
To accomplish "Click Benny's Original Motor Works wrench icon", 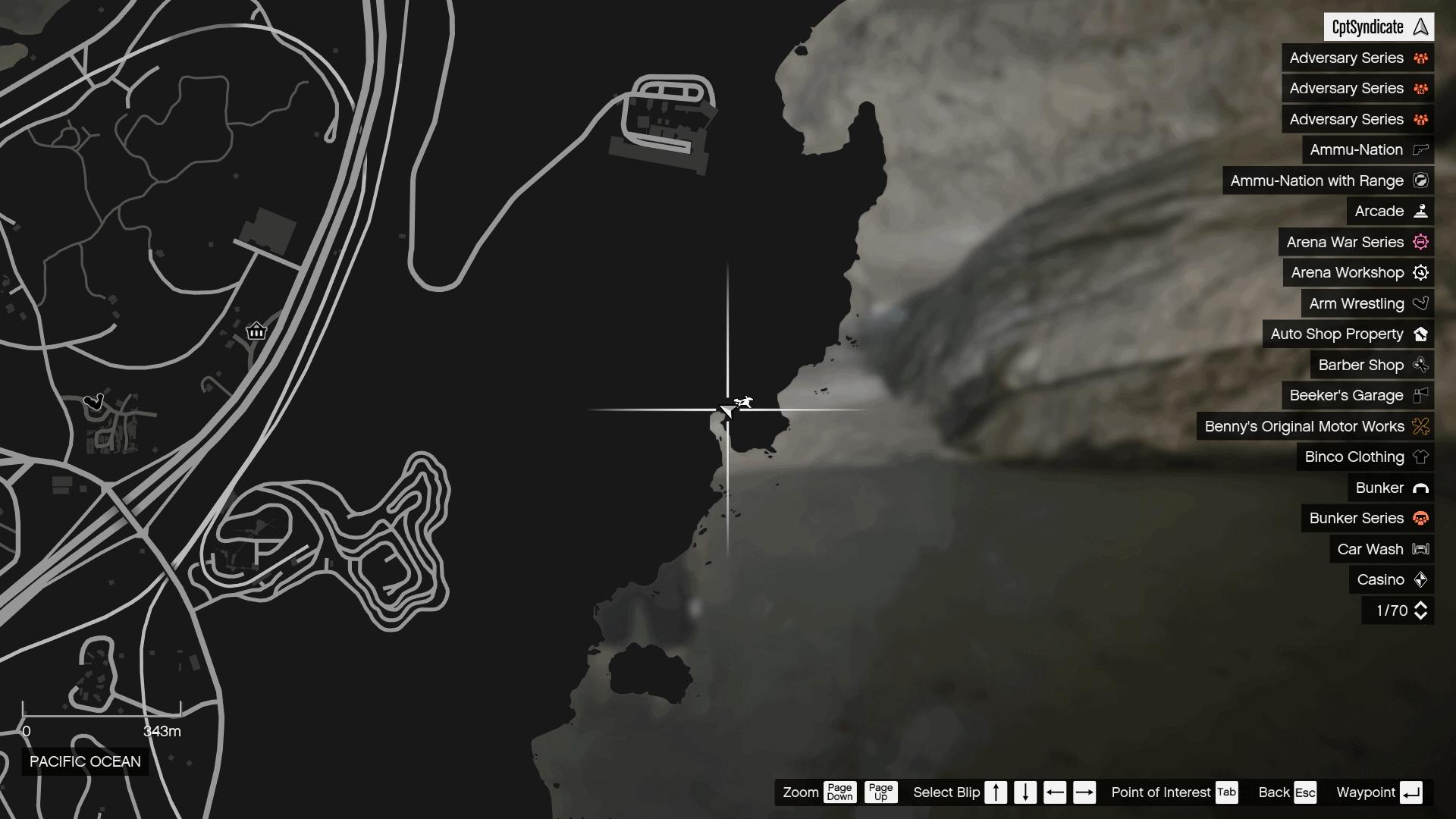I will (1419, 426).
